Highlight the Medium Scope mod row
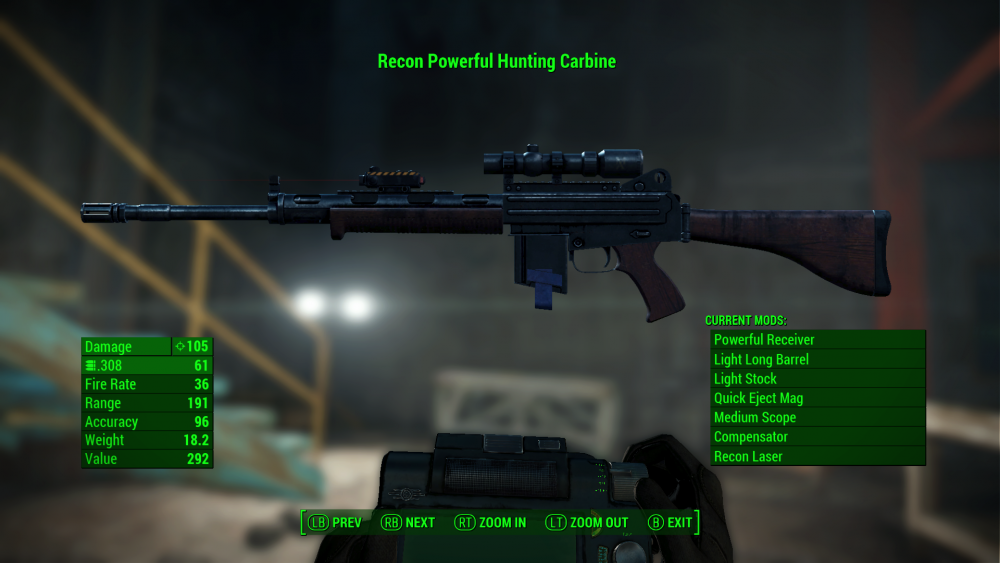The image size is (1000, 563). (x=817, y=417)
